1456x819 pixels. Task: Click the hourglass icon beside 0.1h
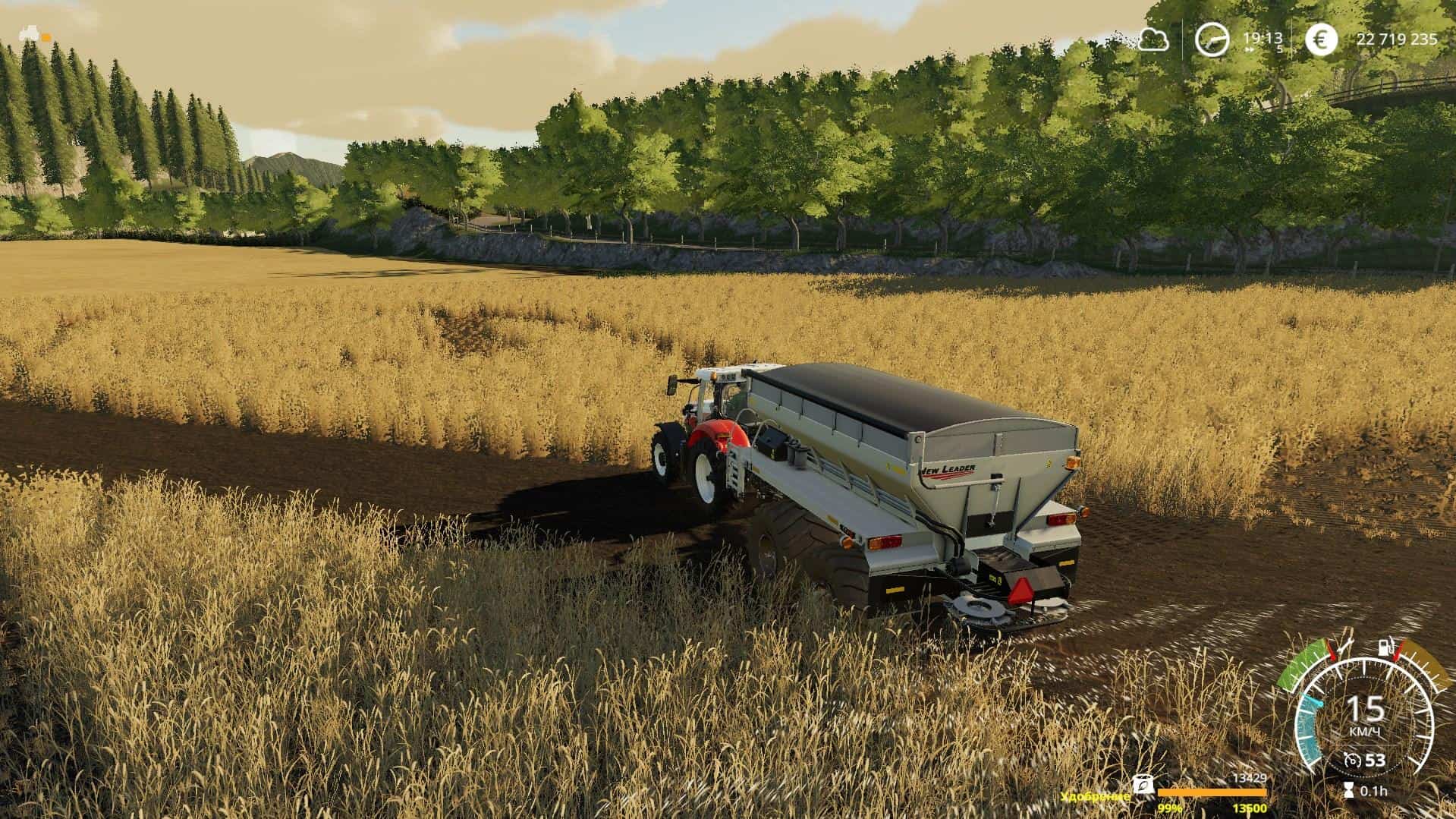[1351, 789]
